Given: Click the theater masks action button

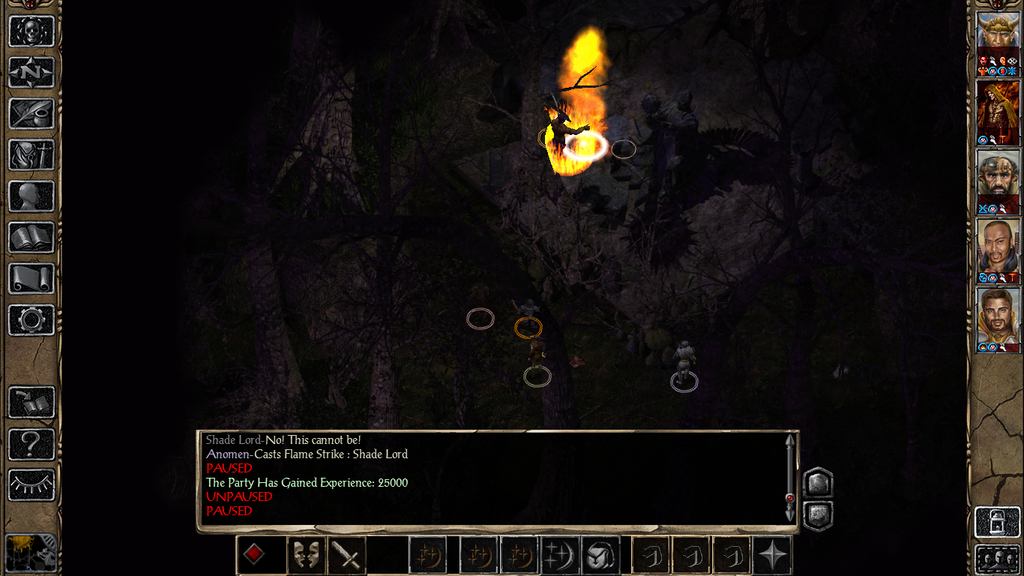Looking at the screenshot, I should click(306, 555).
